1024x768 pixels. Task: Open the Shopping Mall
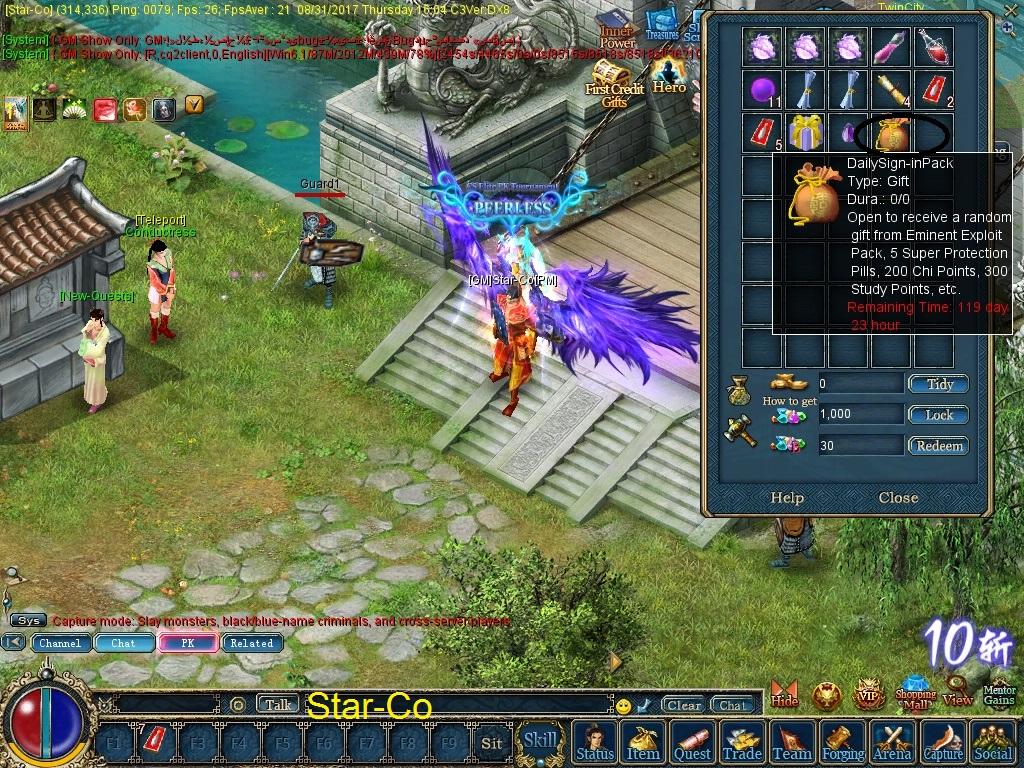(915, 692)
